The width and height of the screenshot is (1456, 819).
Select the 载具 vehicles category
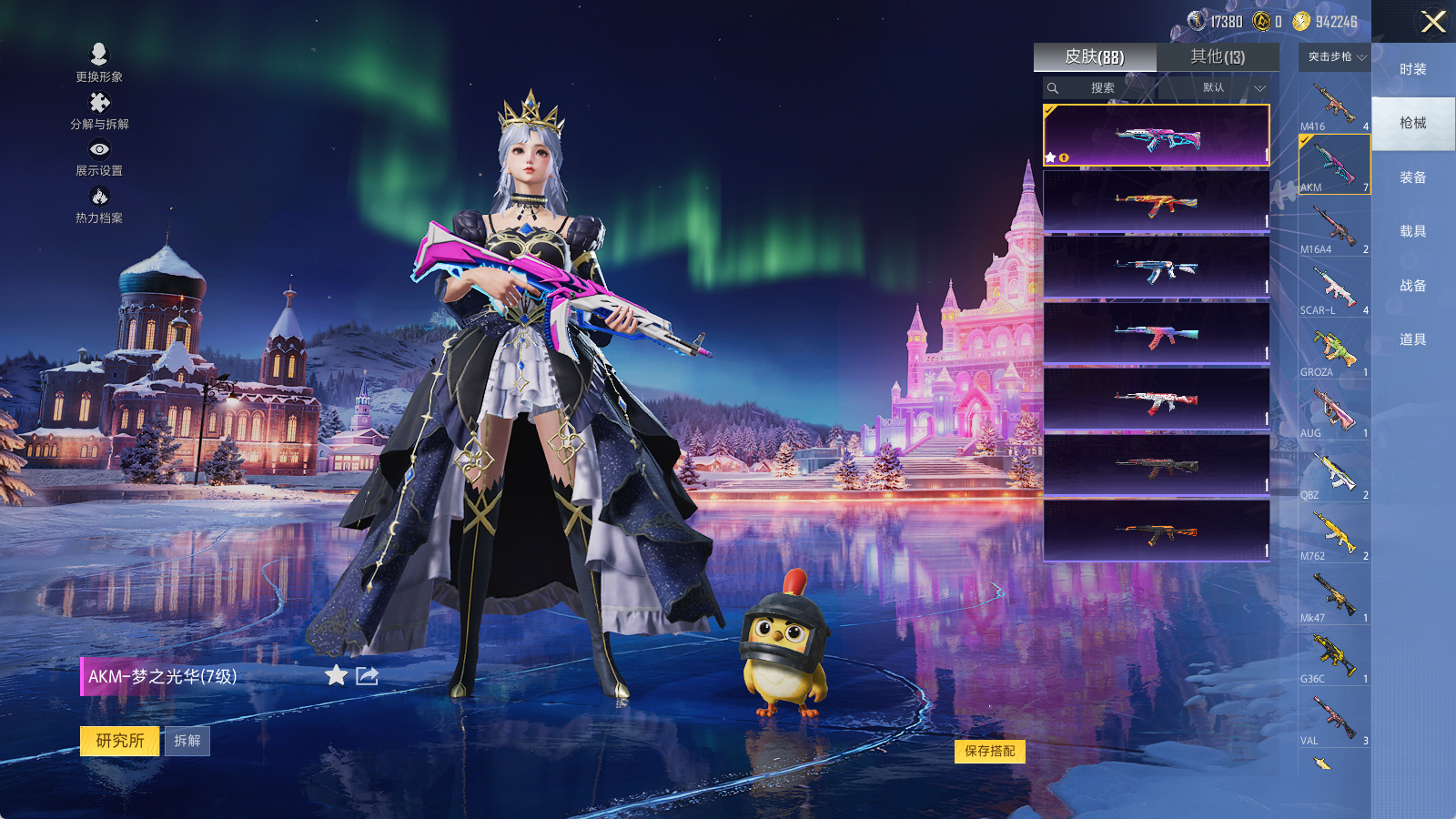tap(1412, 231)
